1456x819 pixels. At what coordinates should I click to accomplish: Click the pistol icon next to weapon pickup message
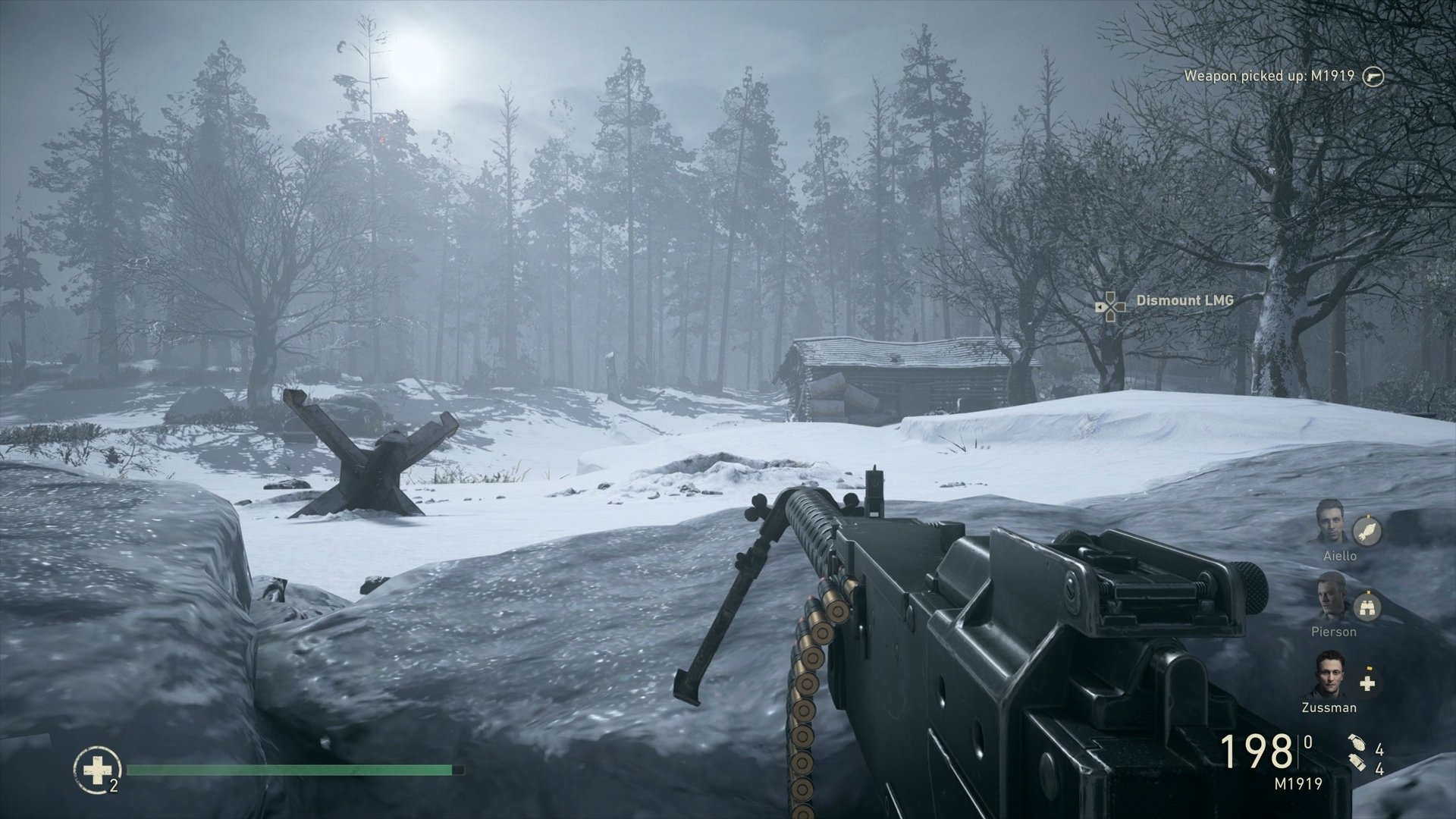(1375, 75)
